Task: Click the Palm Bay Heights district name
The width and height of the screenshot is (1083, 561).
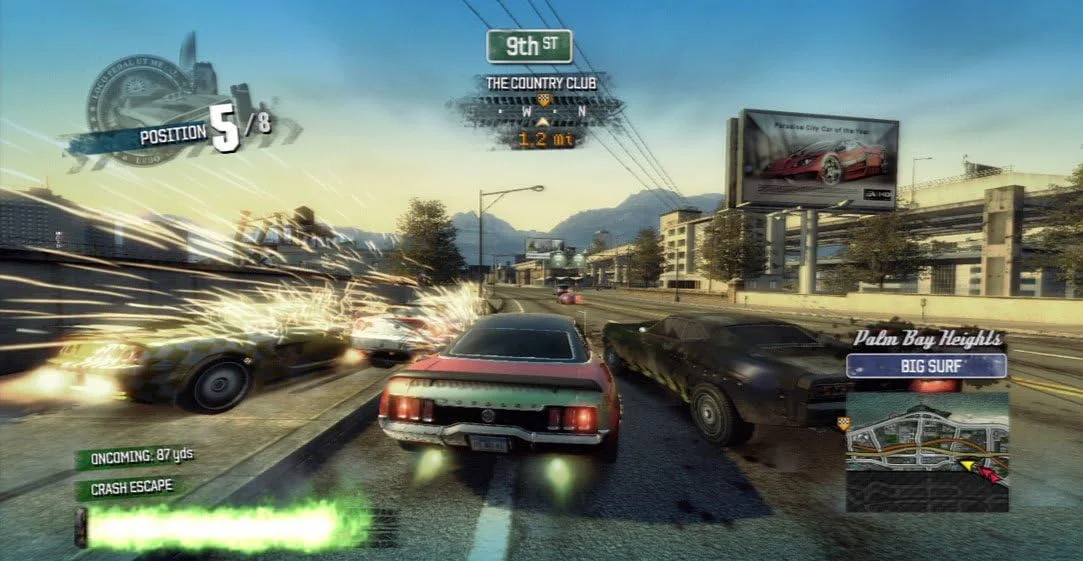Action: [x=926, y=340]
